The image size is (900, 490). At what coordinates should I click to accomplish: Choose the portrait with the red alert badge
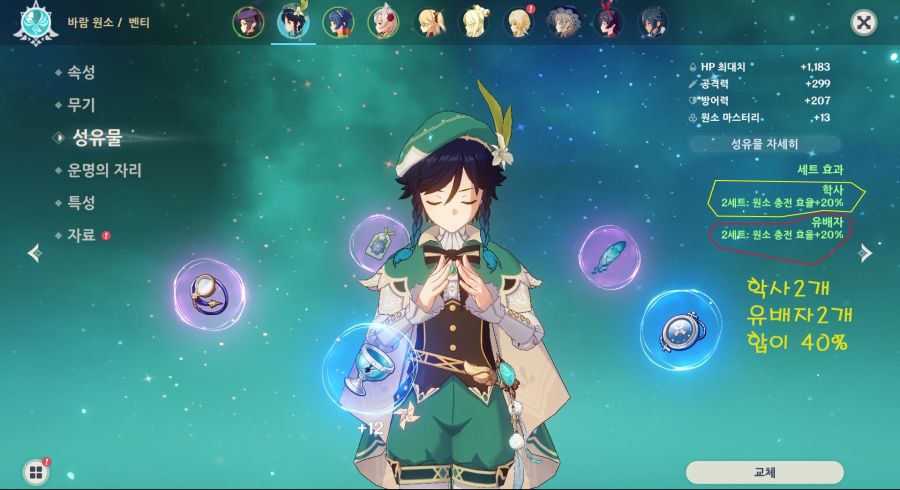click(518, 22)
